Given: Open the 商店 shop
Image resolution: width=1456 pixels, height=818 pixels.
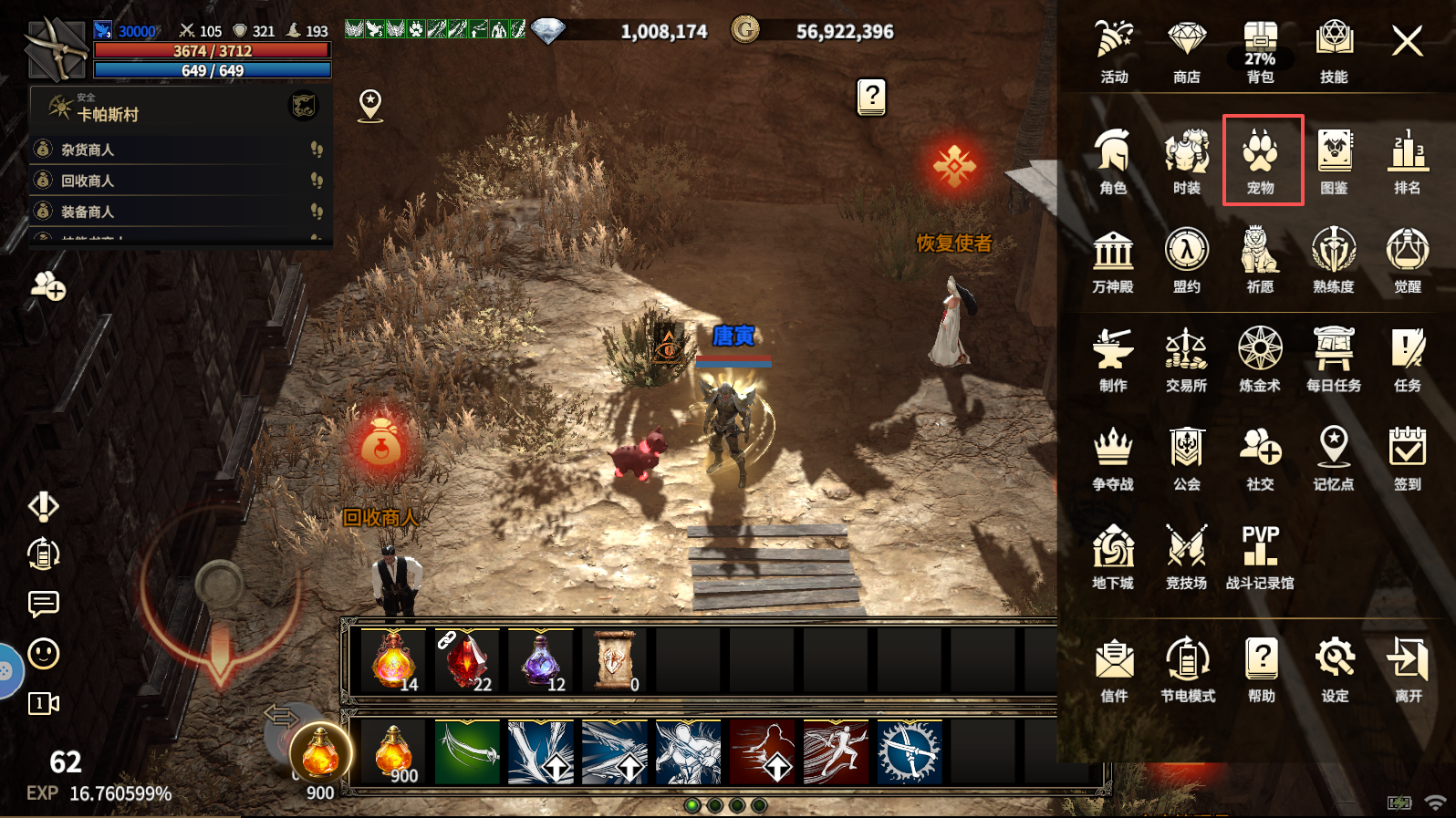Looking at the screenshot, I should click(x=1186, y=51).
